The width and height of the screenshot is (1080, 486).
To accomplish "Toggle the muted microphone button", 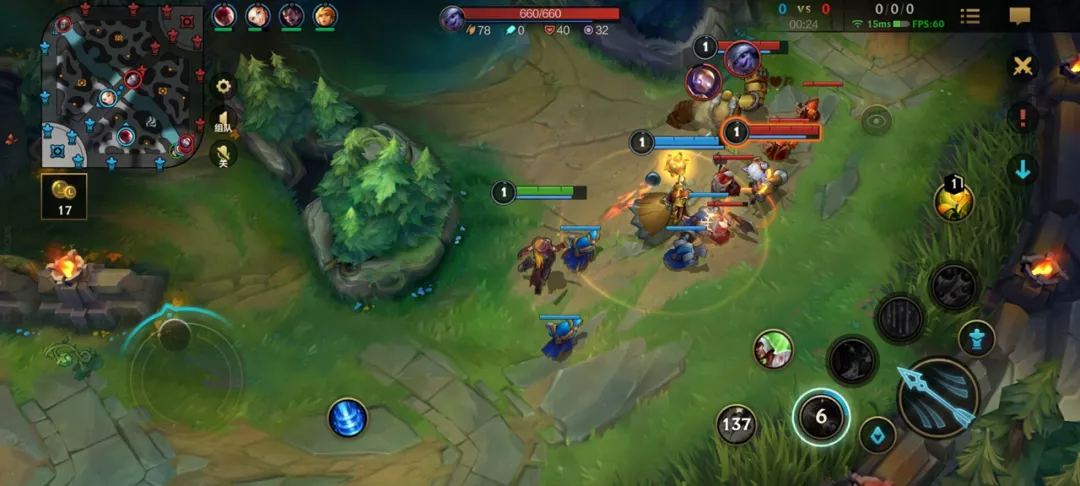I will 224,156.
